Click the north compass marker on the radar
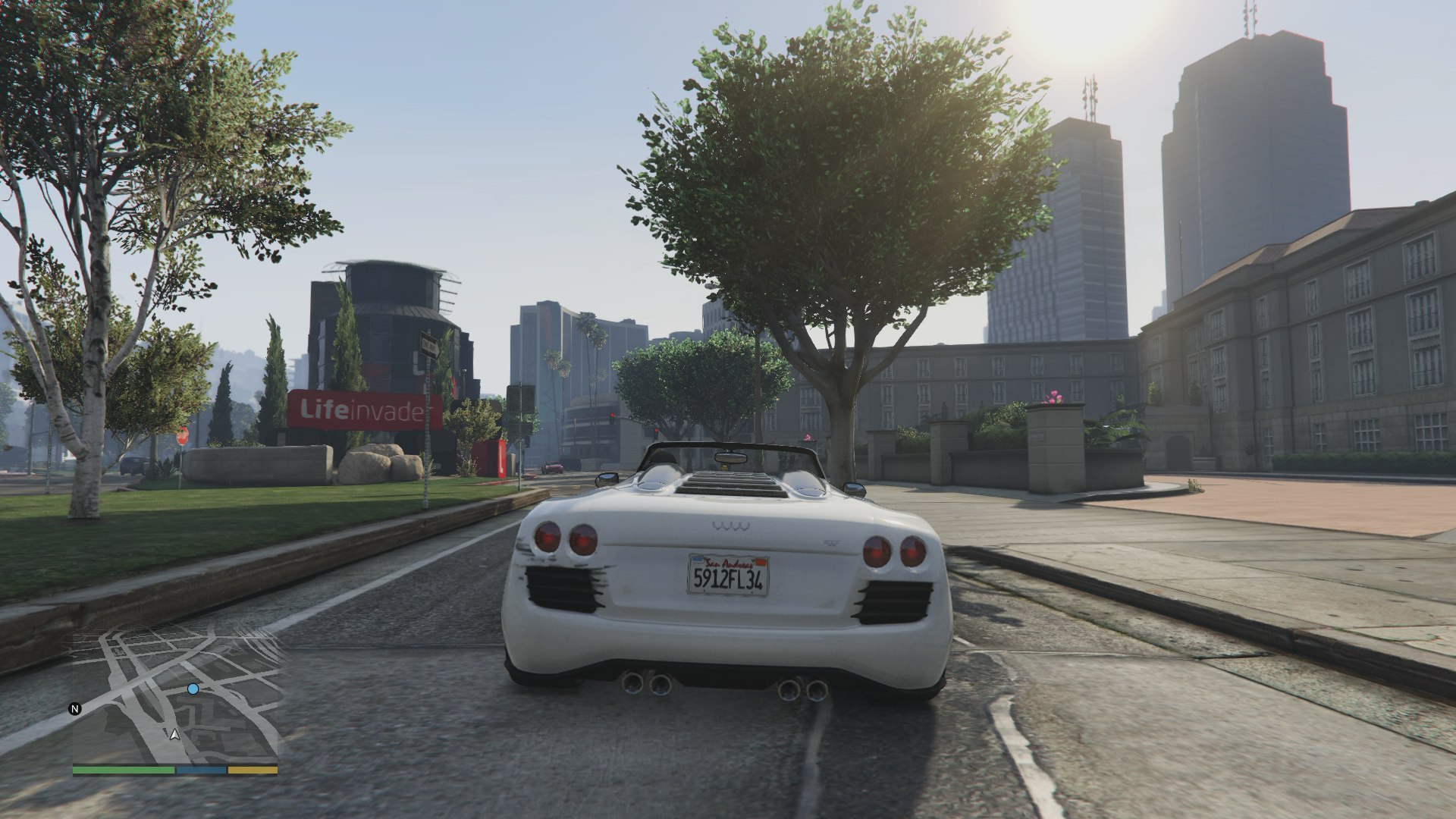The width and height of the screenshot is (1456, 819). (x=75, y=710)
